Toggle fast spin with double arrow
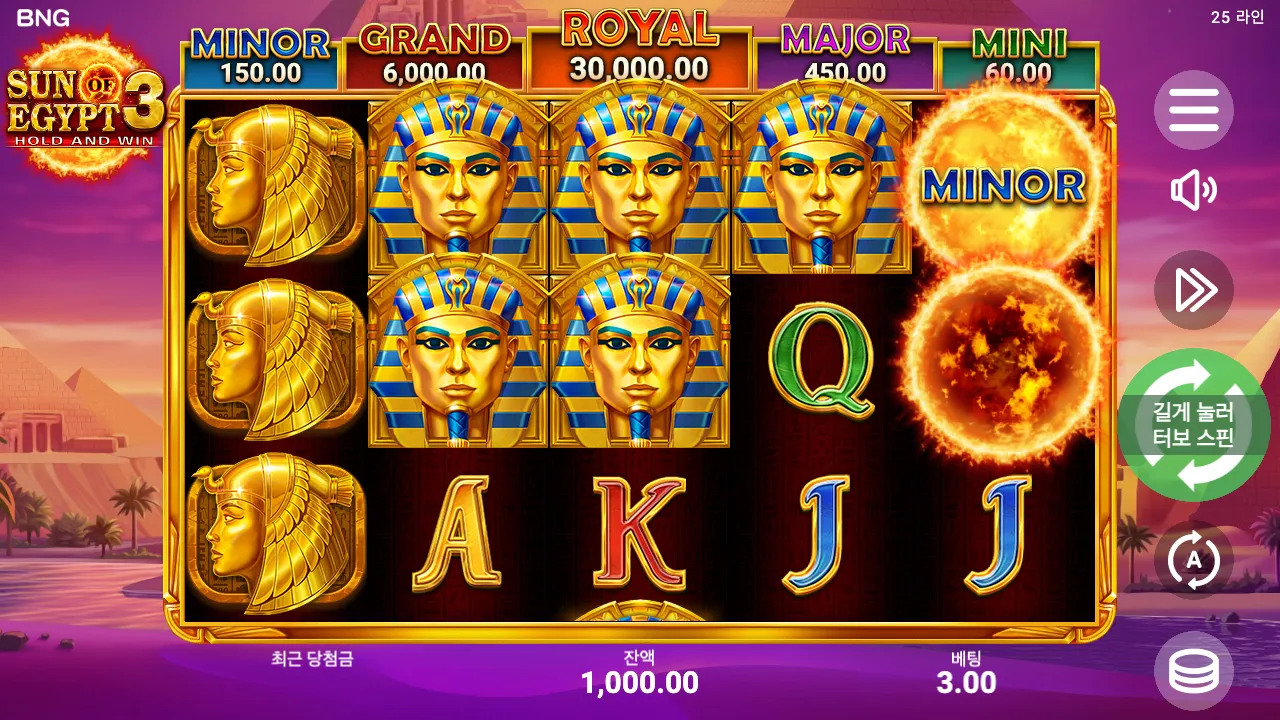1280x720 pixels. (1194, 290)
